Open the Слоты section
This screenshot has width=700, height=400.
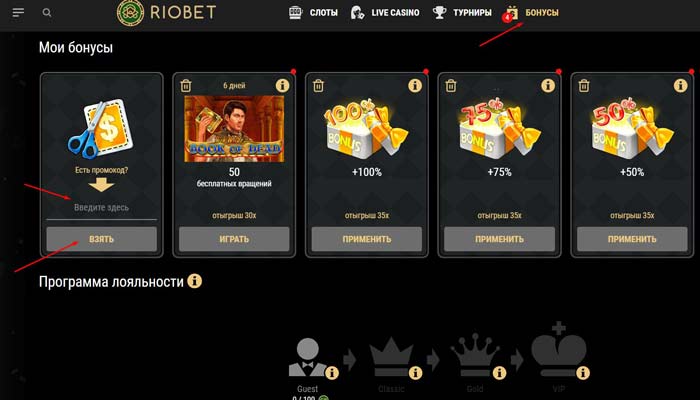click(x=312, y=13)
